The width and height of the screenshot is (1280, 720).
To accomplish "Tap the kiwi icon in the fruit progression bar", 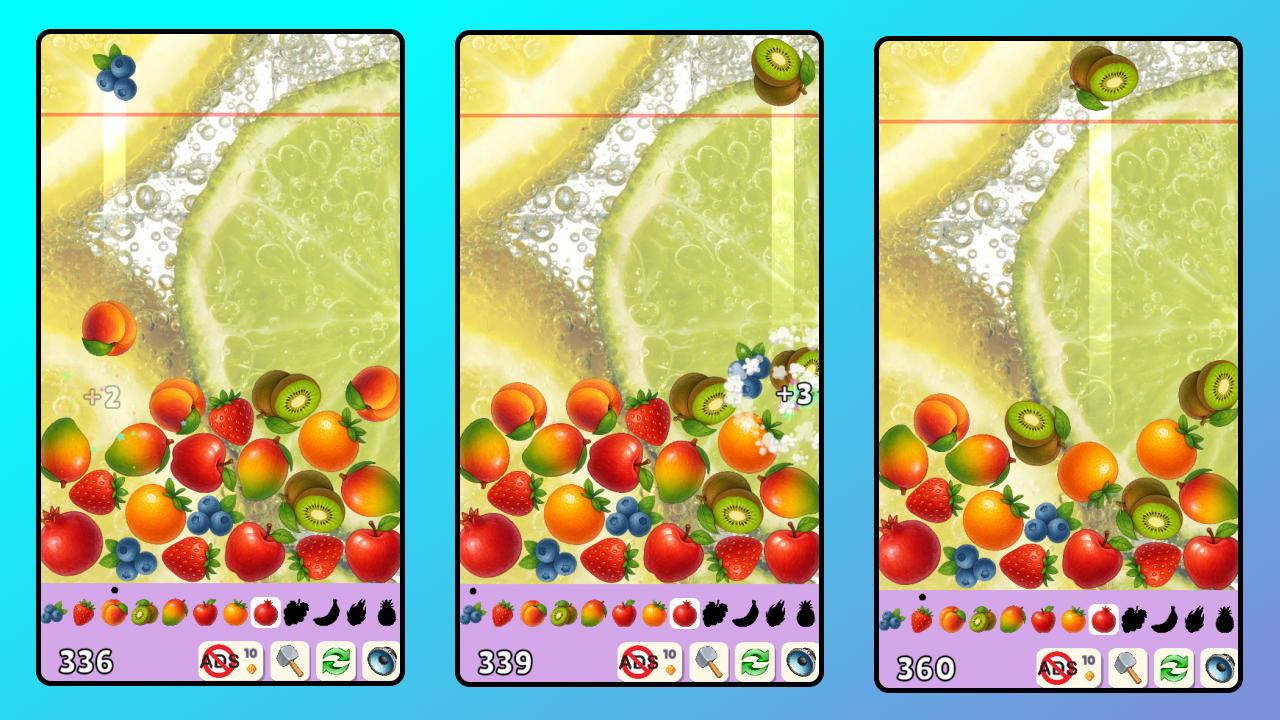I will 145,612.
